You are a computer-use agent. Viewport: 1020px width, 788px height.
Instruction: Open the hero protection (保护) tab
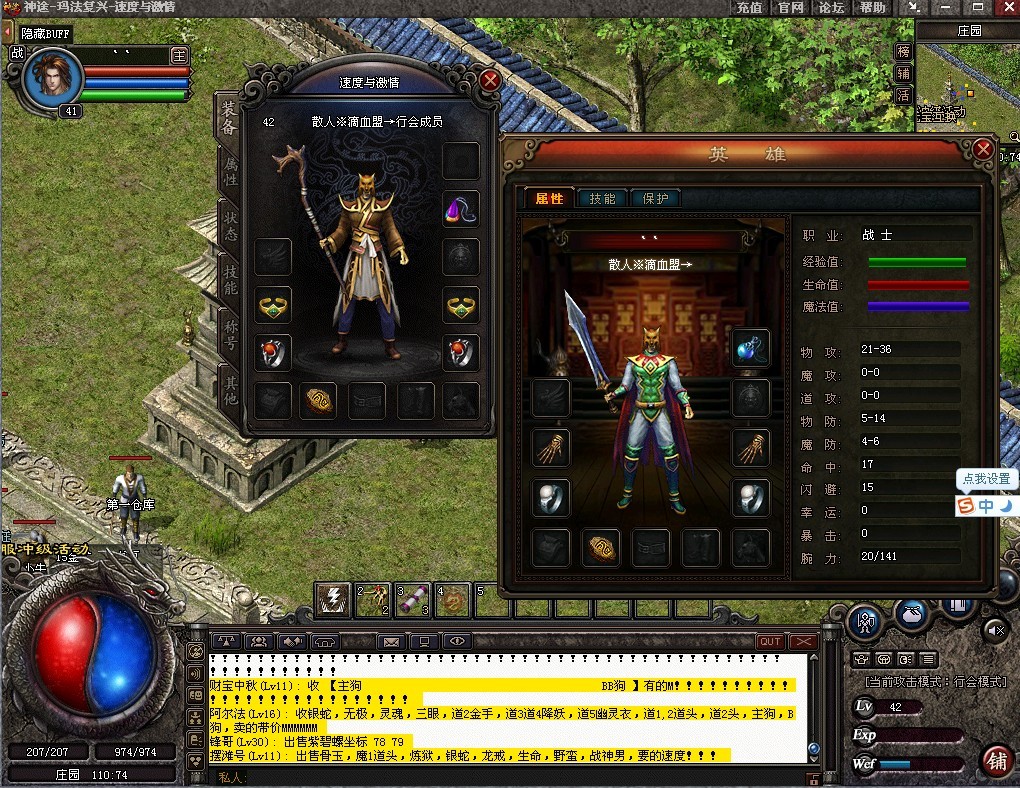click(x=655, y=198)
